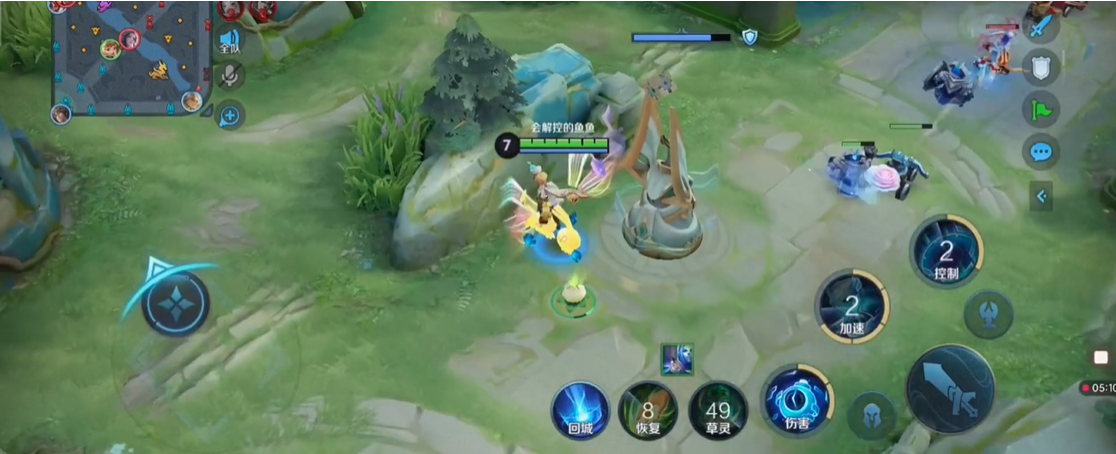Screen dimensions: 1116x454
Task: Collapse the signal panel with the arrow
Action: point(1041,196)
